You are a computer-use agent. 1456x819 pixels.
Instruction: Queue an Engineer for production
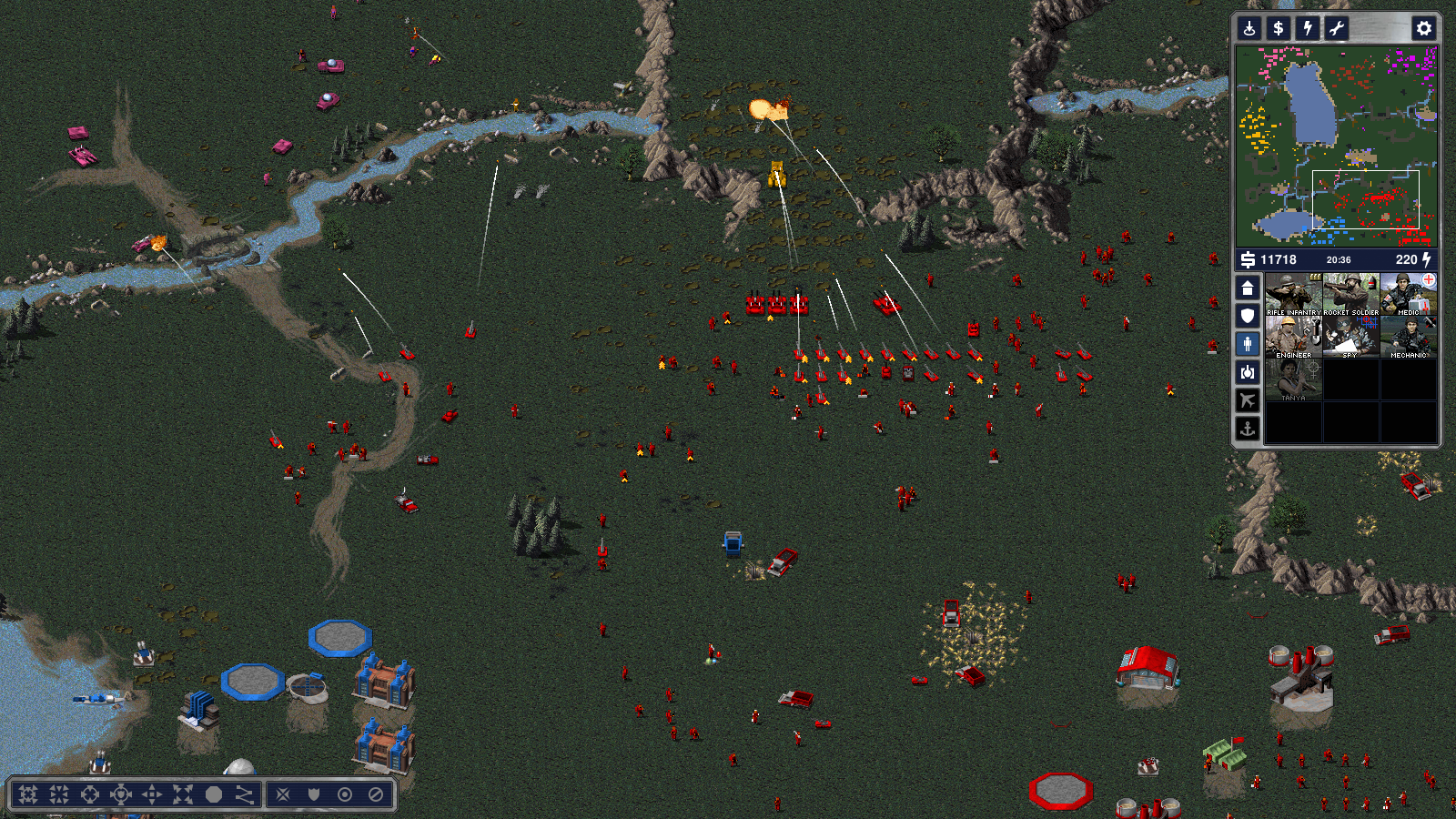(1293, 337)
